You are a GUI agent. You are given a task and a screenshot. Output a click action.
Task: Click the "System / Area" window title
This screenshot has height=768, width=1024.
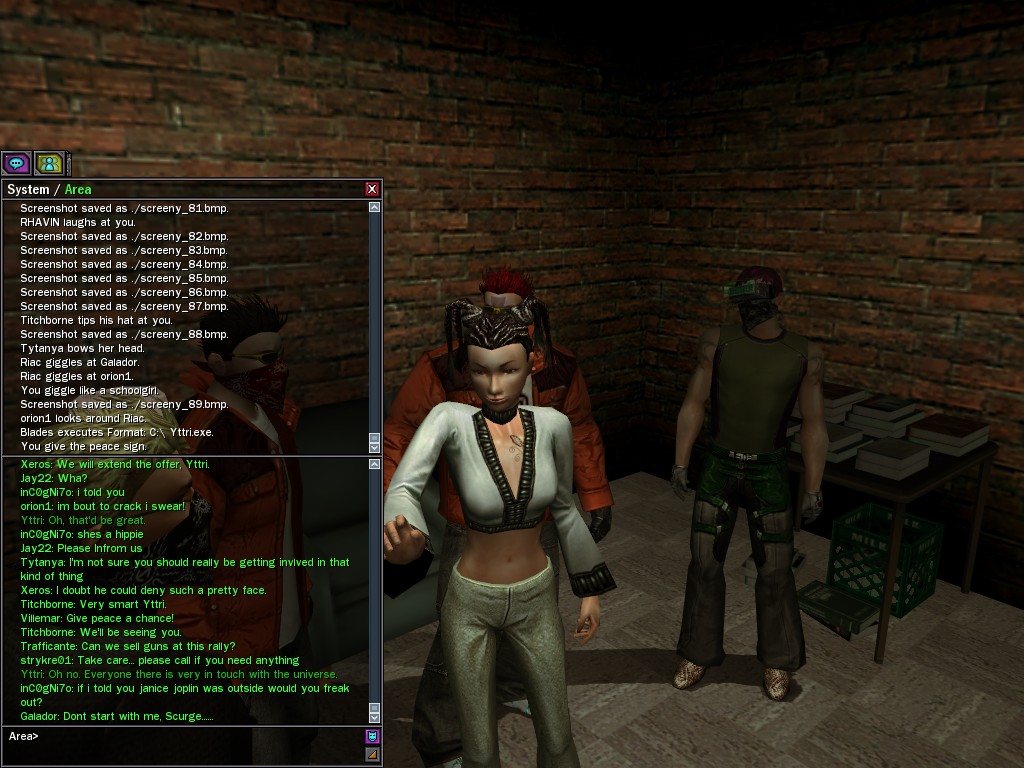coord(49,189)
